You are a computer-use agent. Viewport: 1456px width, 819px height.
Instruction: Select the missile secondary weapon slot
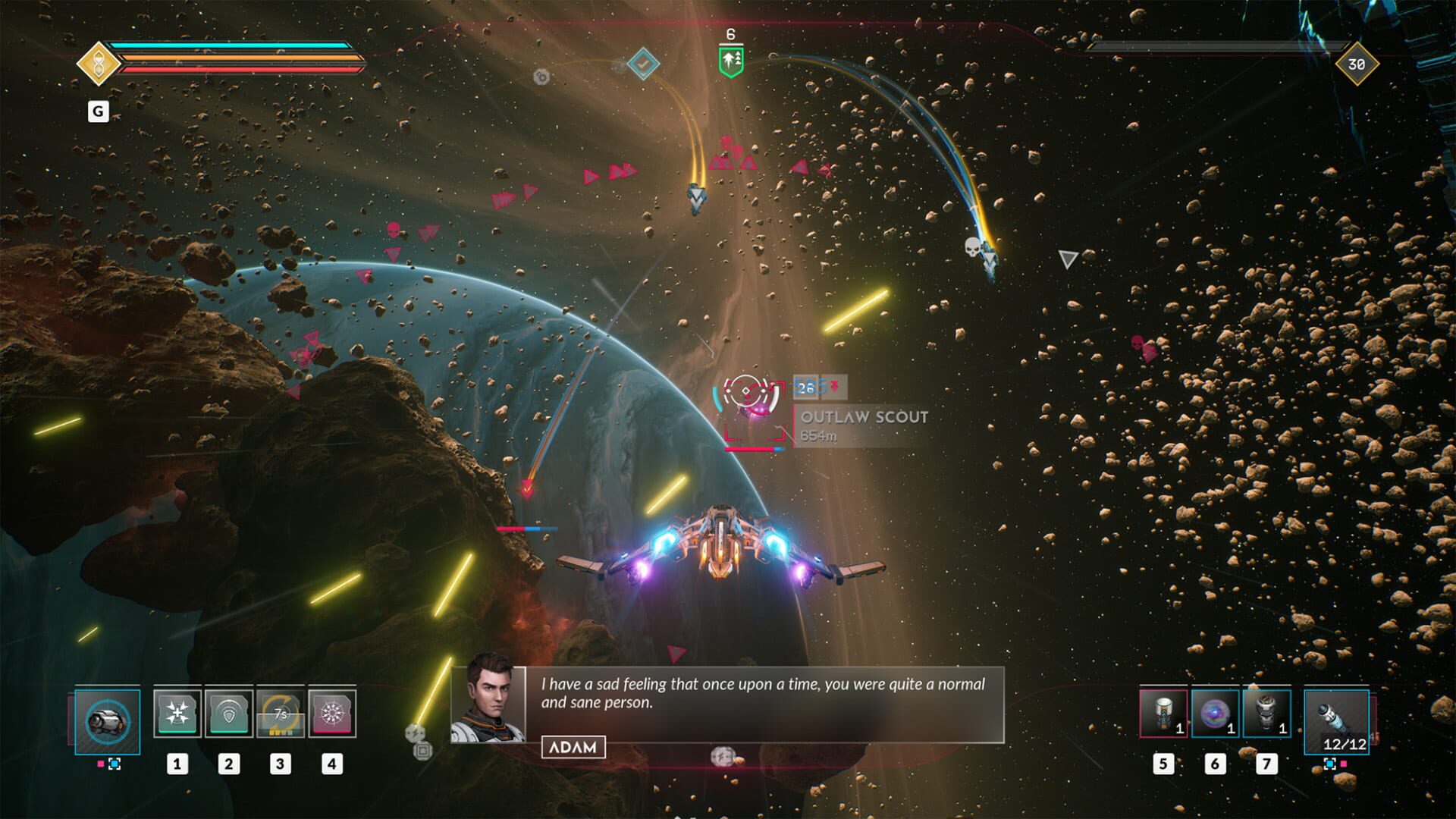coord(1336,721)
